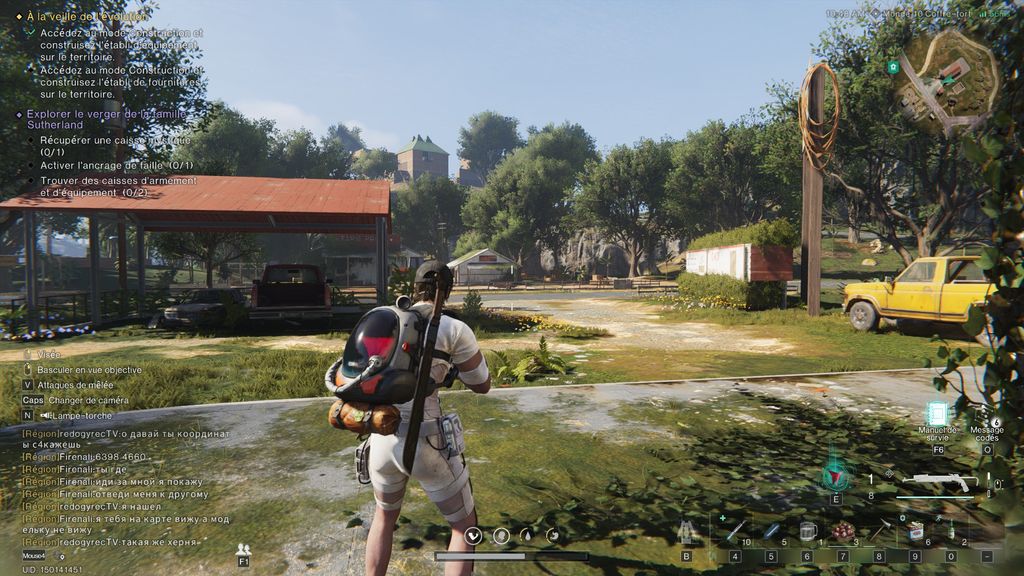
Task: Select the canned food box slot
Action: tap(915, 532)
